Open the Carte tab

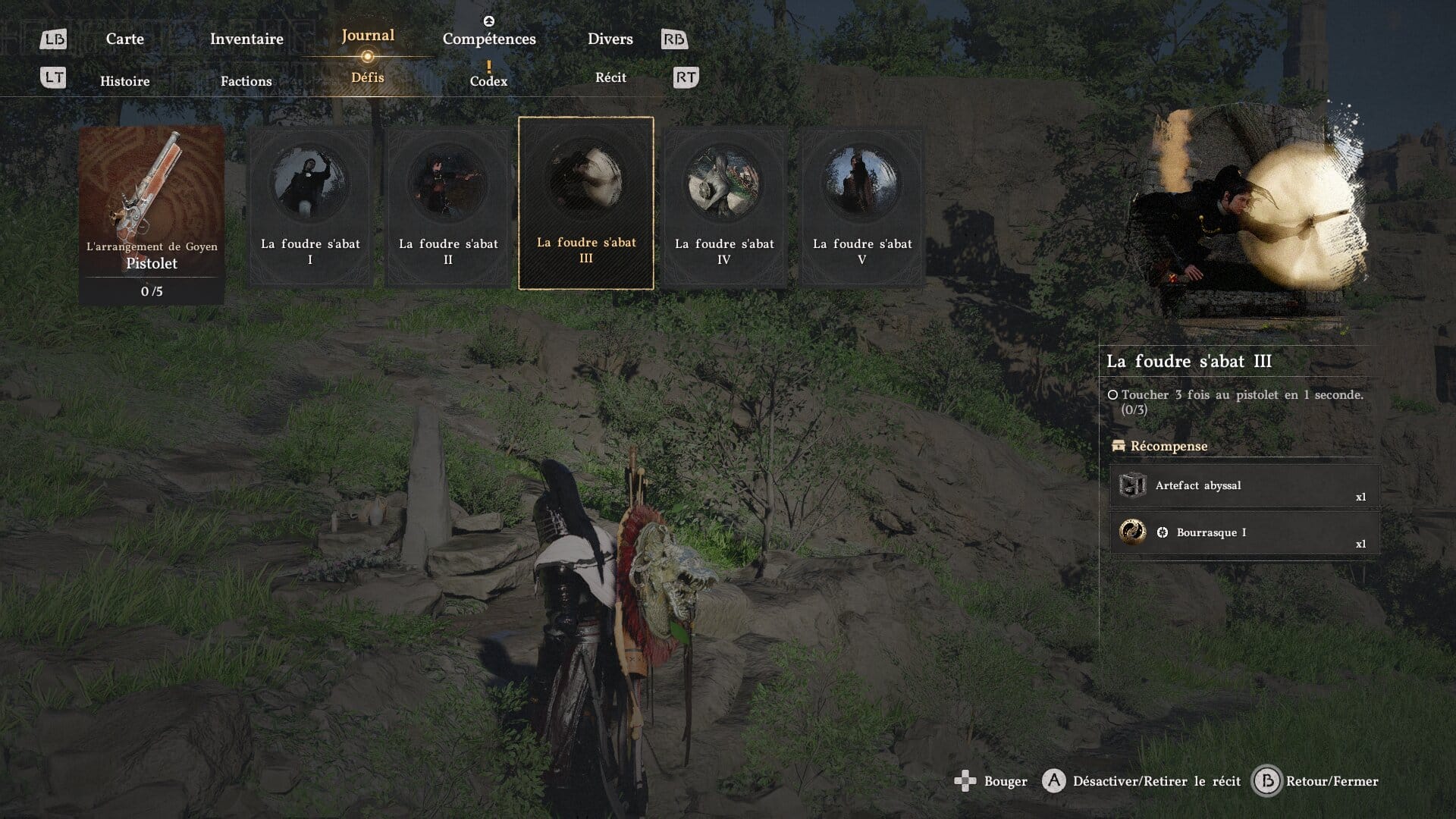(124, 39)
